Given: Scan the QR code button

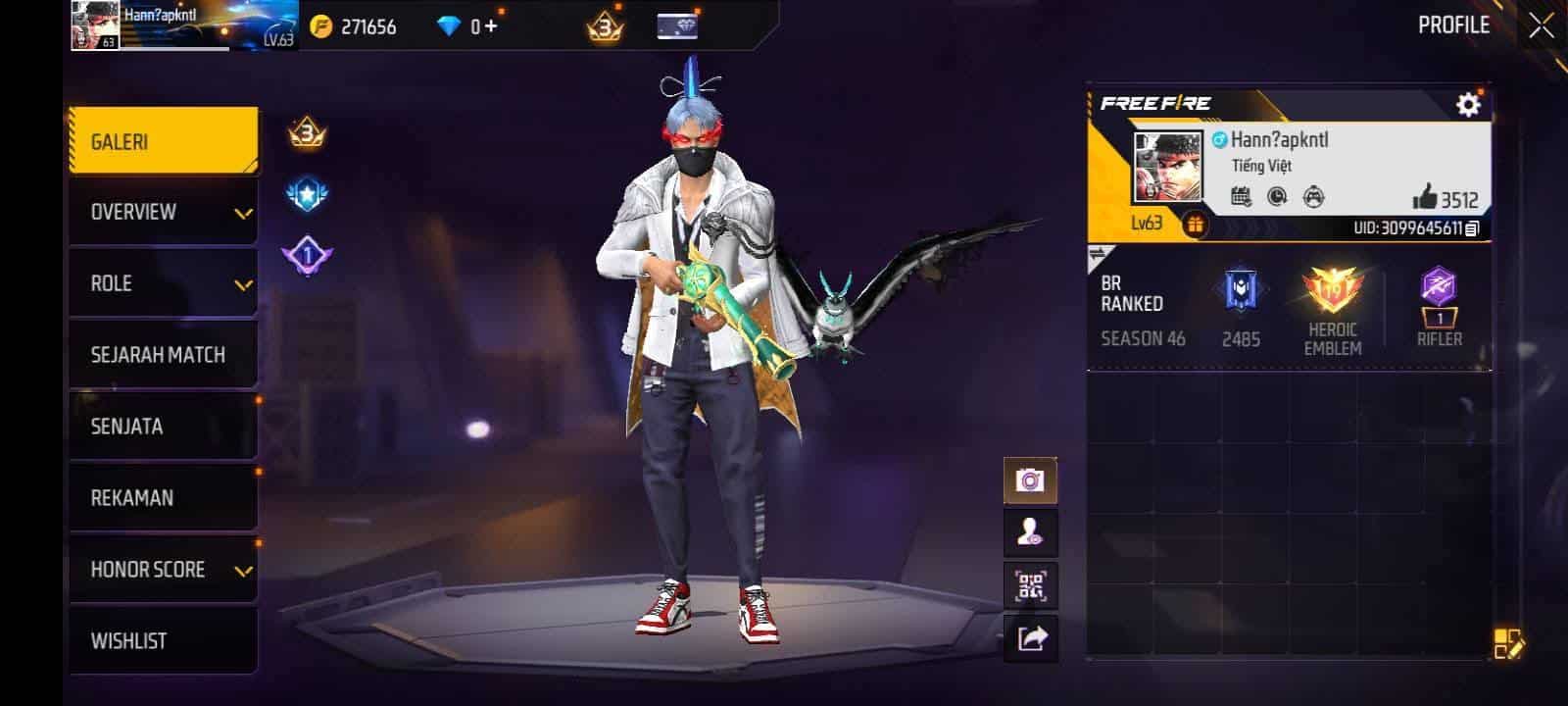Looking at the screenshot, I should (x=1030, y=586).
